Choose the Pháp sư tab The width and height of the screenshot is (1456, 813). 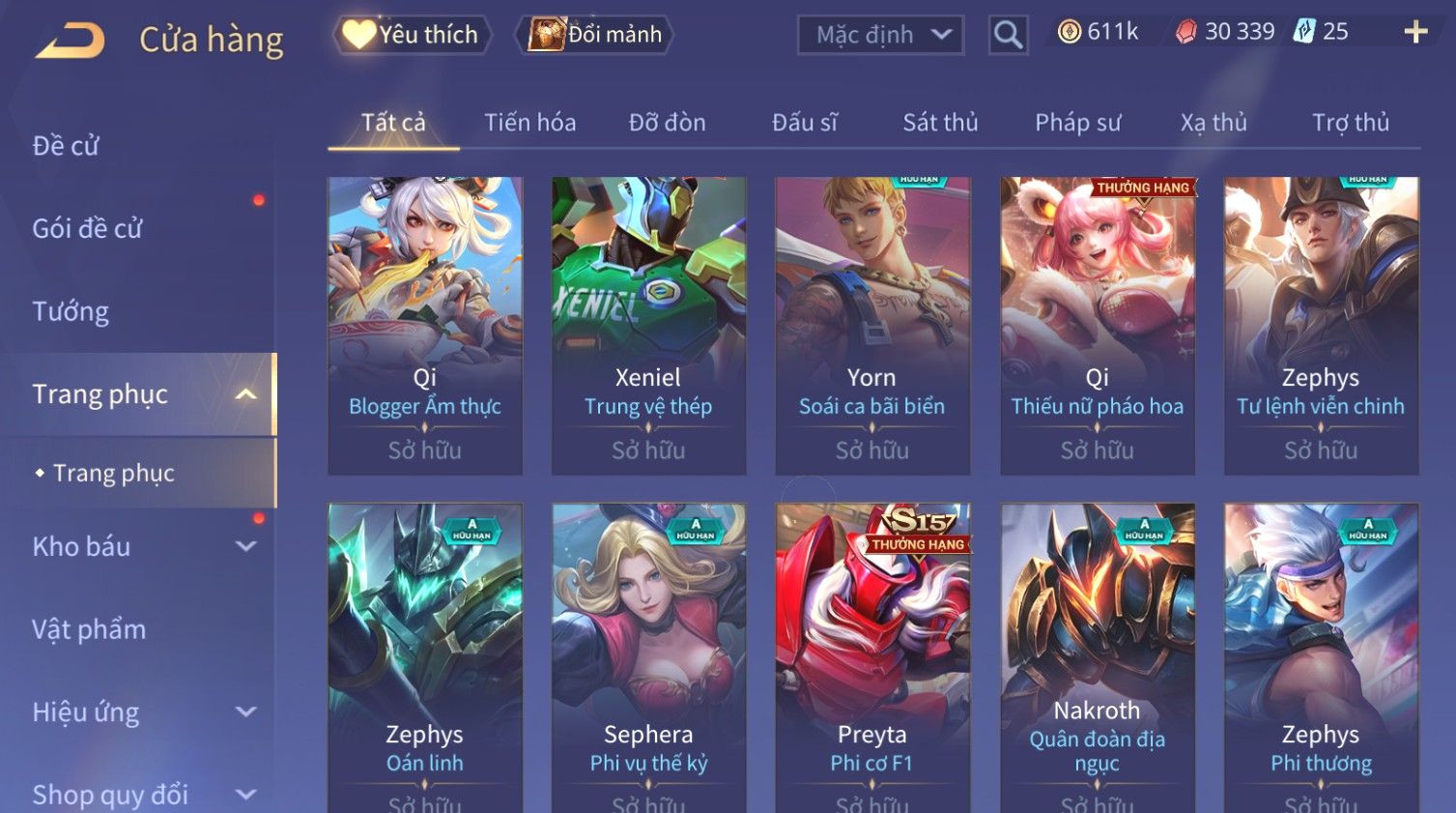pos(1077,123)
